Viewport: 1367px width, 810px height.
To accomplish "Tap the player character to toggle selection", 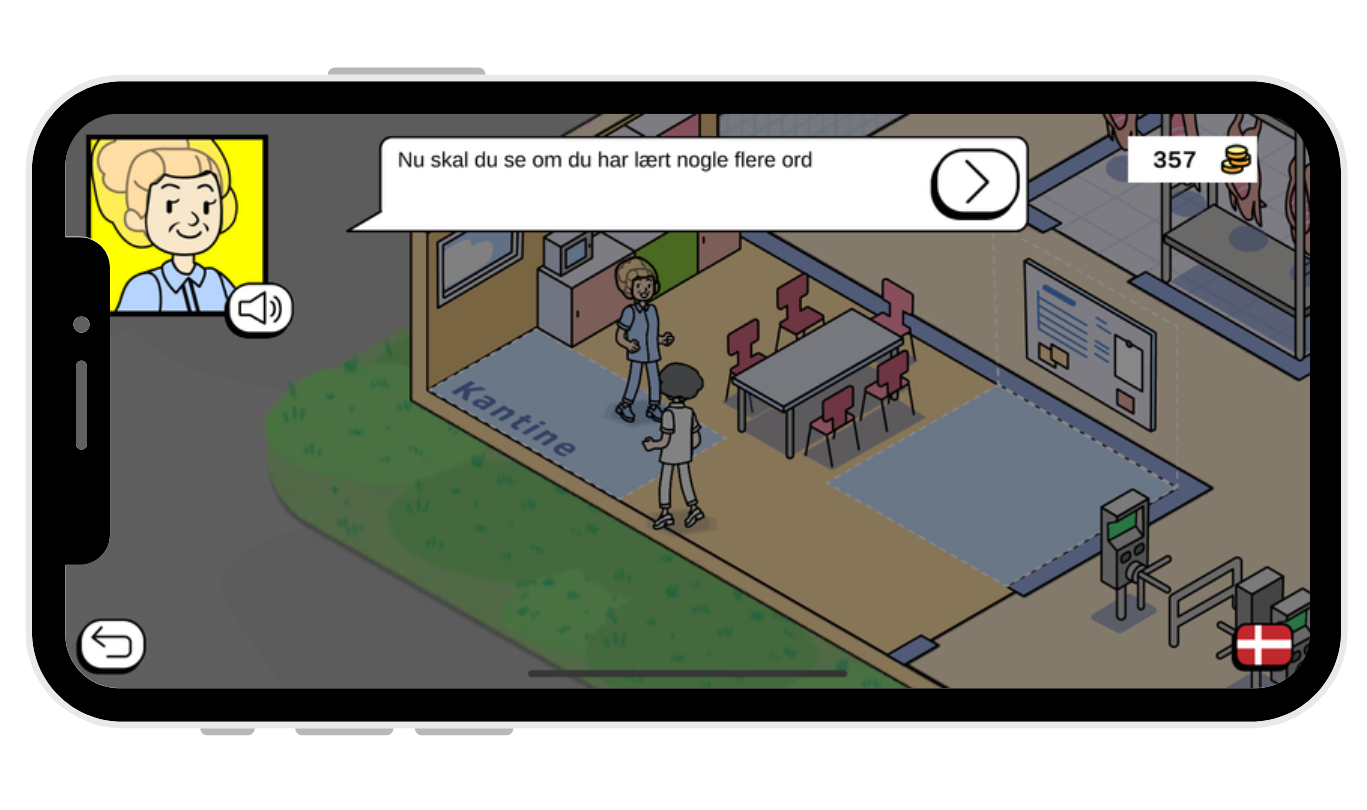I will tap(680, 440).
